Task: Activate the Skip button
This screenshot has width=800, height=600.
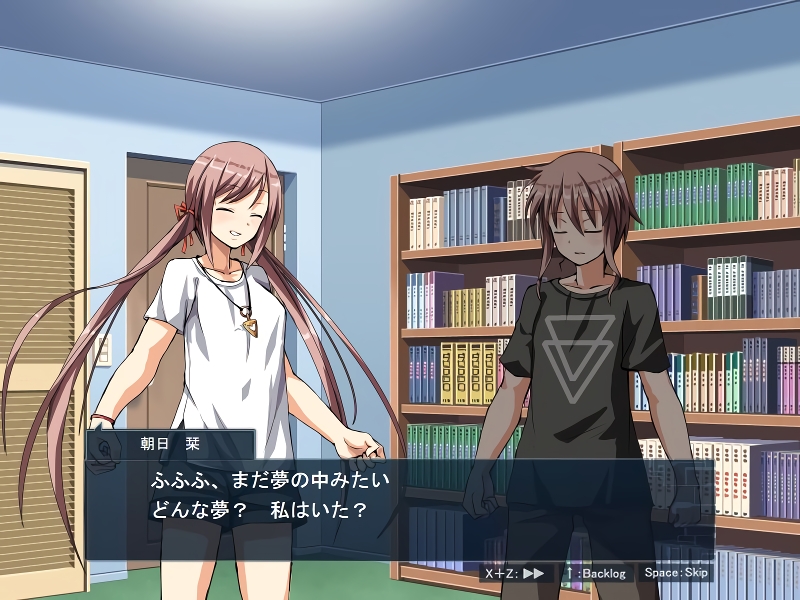Action: (x=676, y=573)
